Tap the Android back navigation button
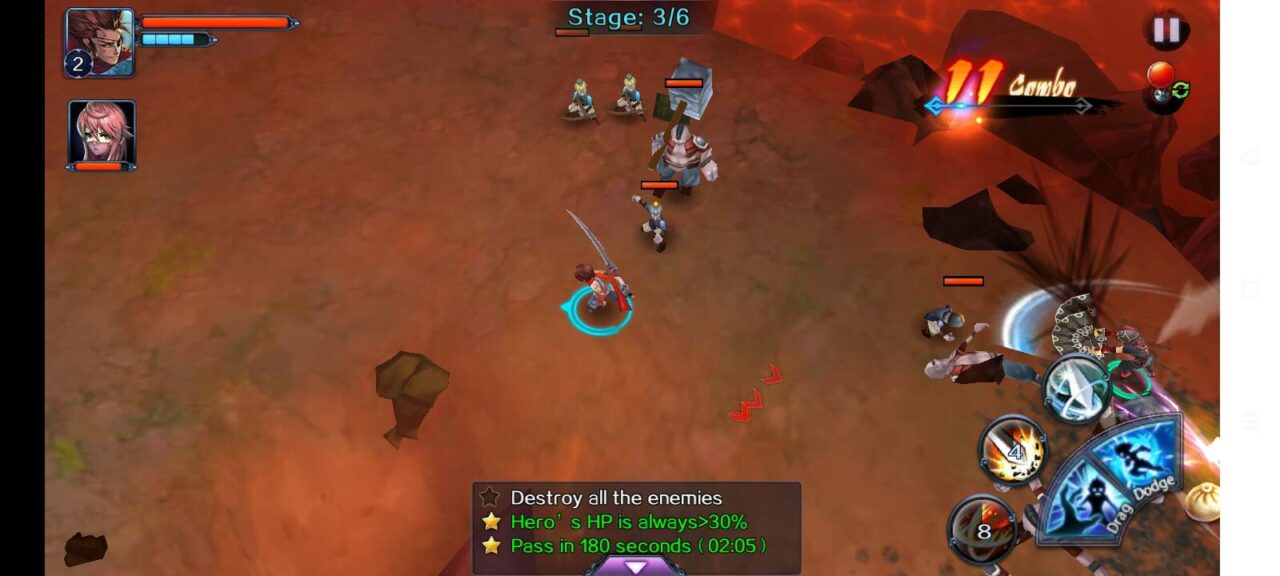 pyautogui.click(x=1250, y=157)
